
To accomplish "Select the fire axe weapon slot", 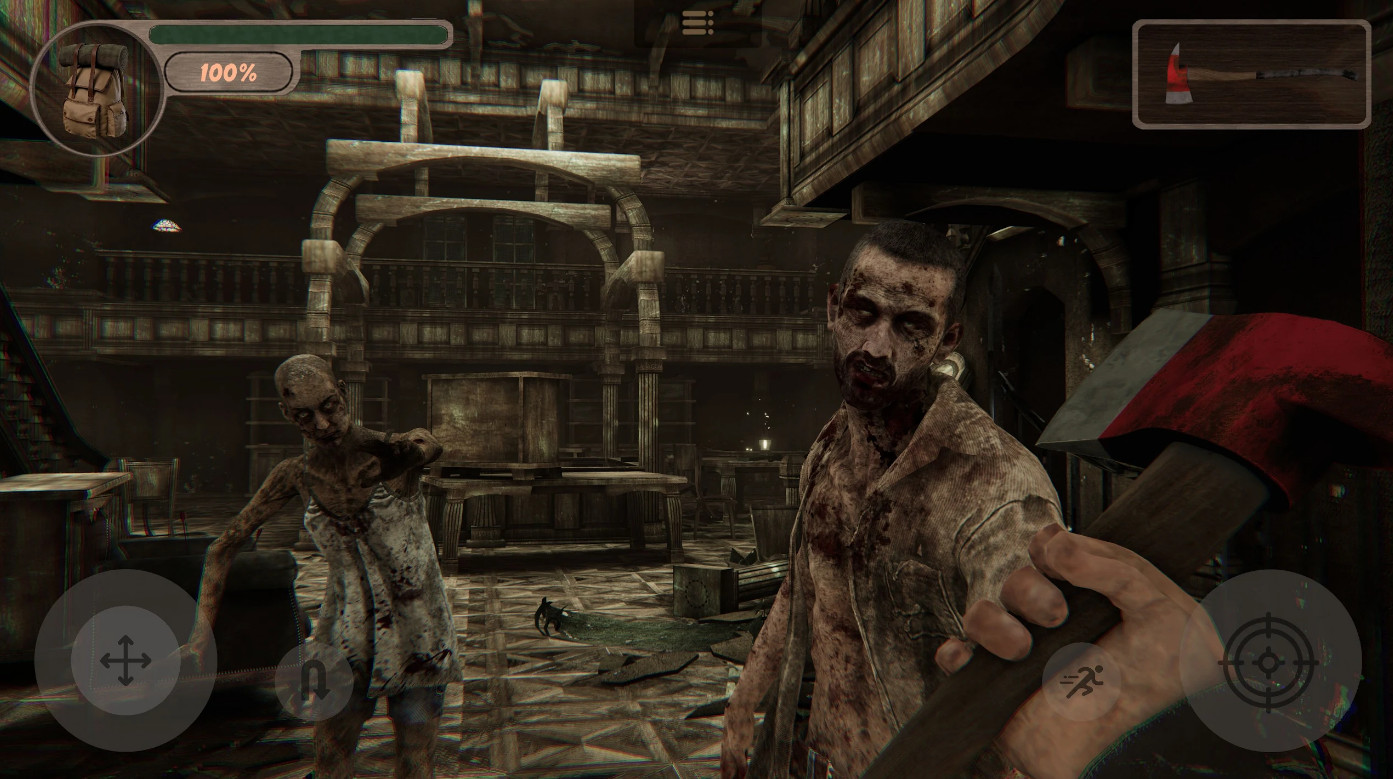I will click(1251, 75).
